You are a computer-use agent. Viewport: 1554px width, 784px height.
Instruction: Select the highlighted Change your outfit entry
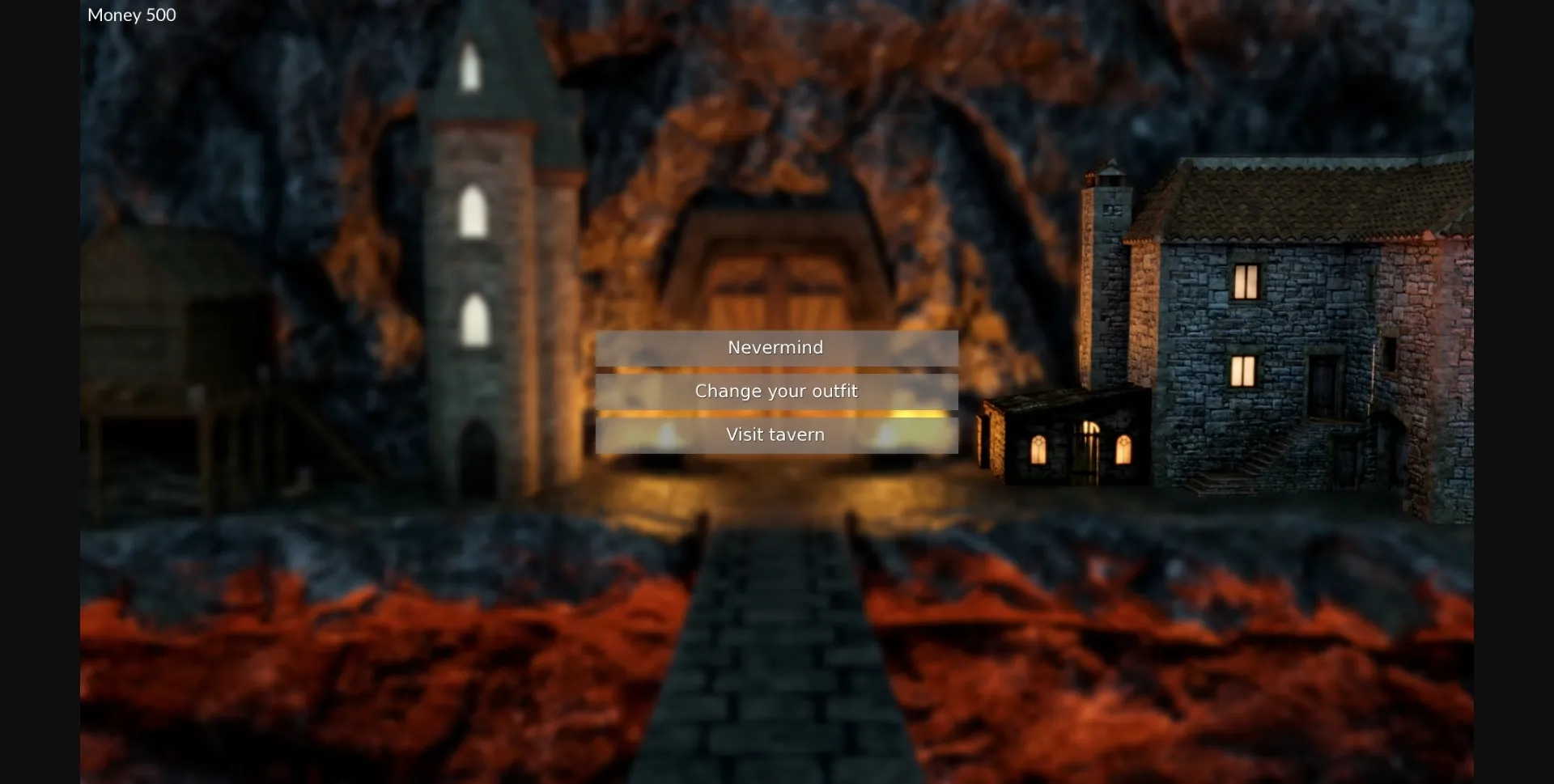776,391
